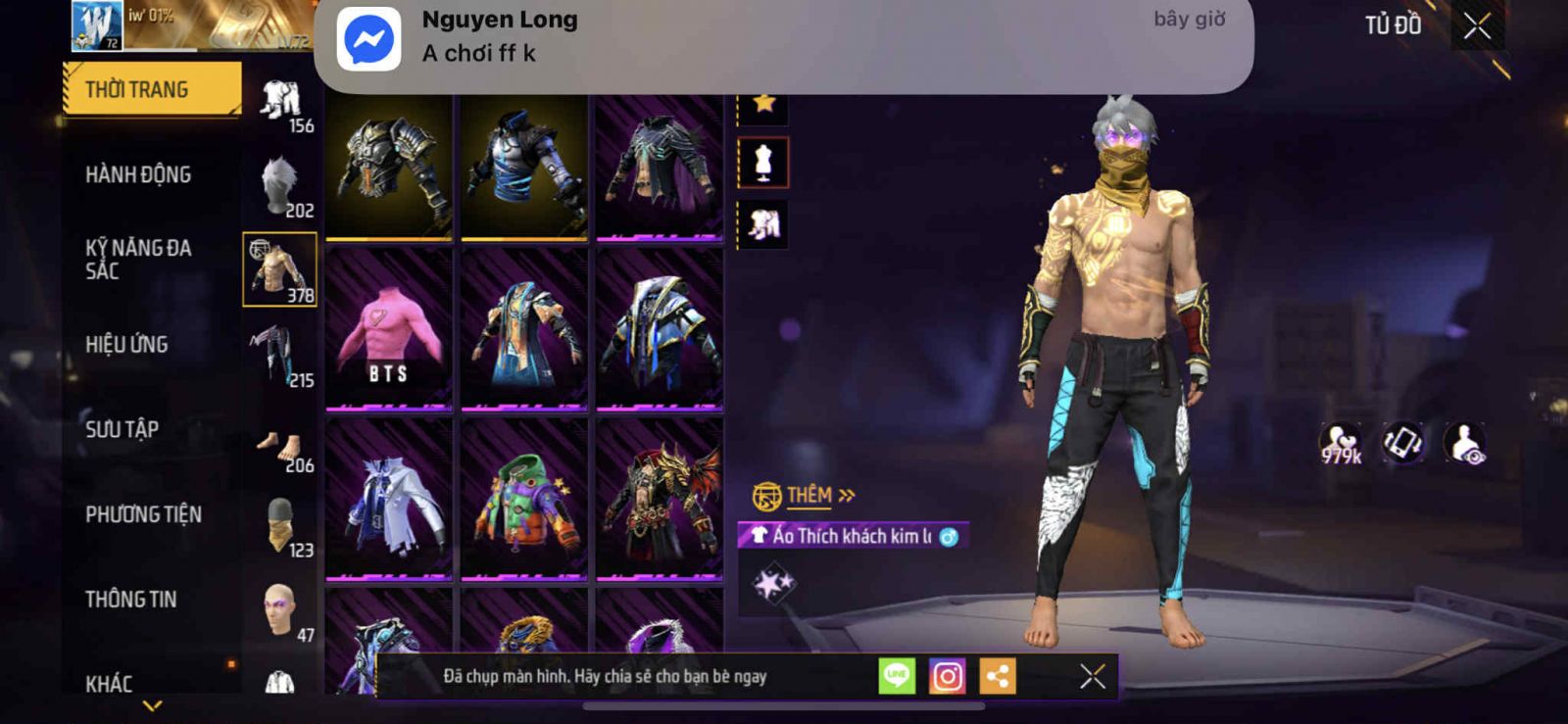Choose the green and purple hoodie jacket
This screenshot has height=724, width=1568.
tap(524, 500)
